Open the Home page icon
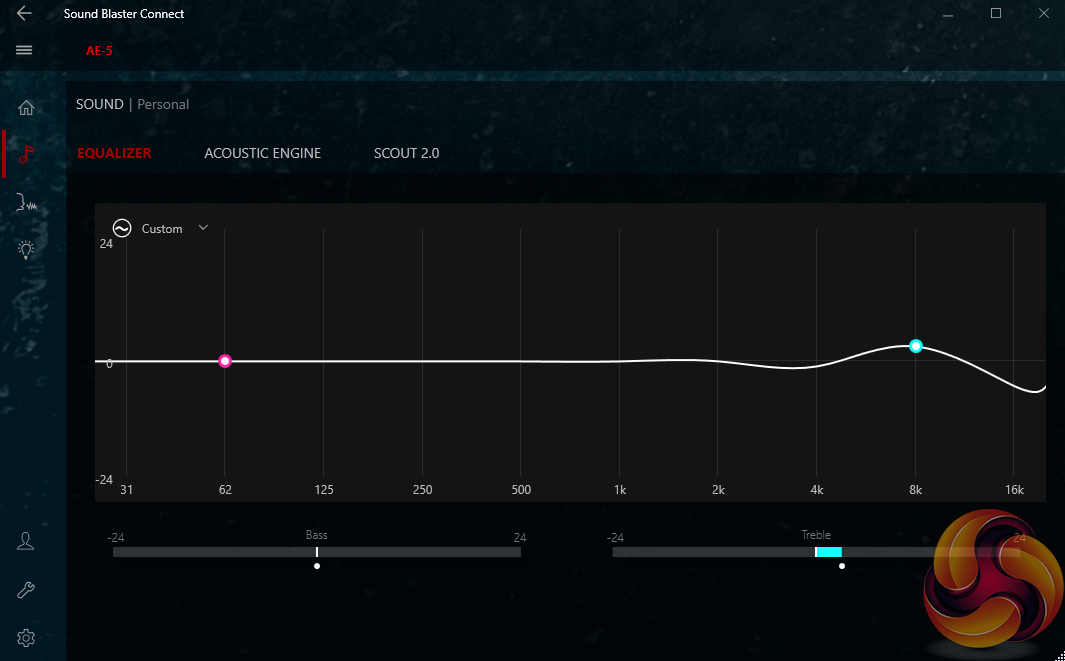The width and height of the screenshot is (1065, 661). click(26, 108)
